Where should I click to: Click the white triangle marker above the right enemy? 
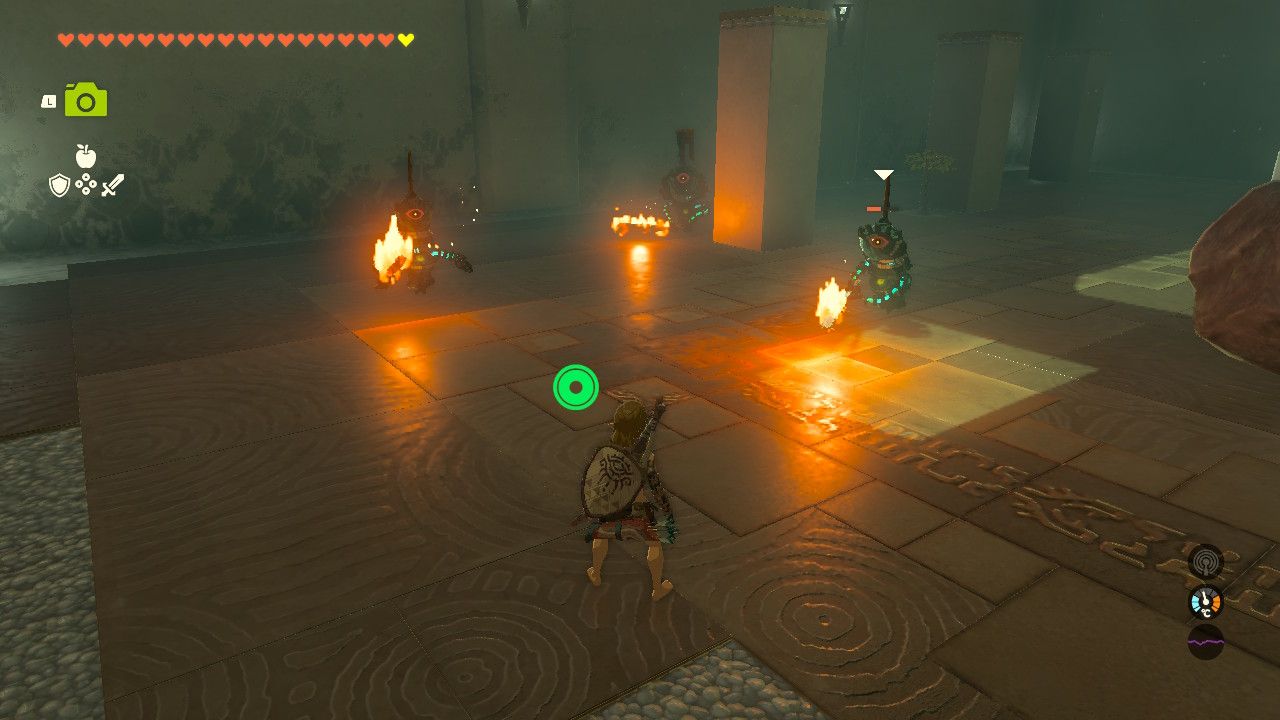(x=882, y=174)
